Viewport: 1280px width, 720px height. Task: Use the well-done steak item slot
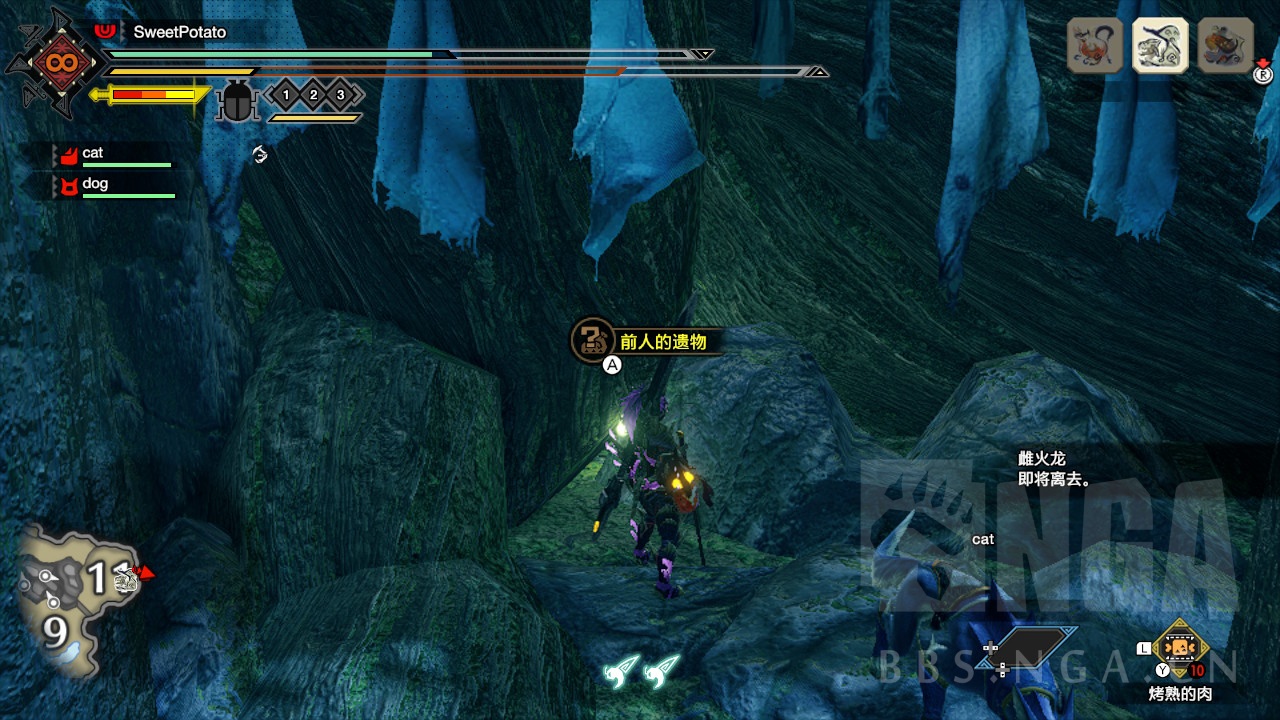pos(1181,648)
